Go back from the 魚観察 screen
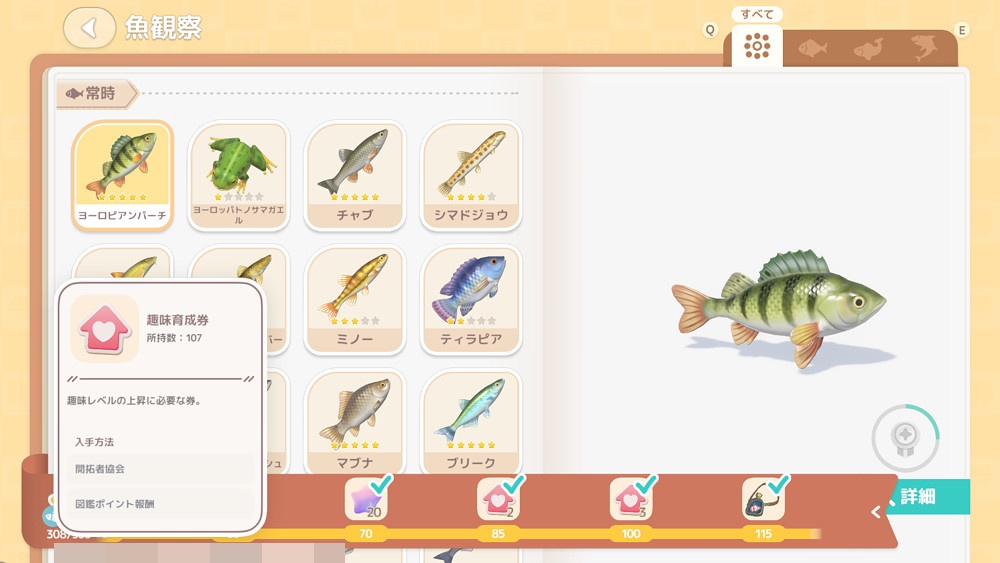 pyautogui.click(x=89, y=28)
